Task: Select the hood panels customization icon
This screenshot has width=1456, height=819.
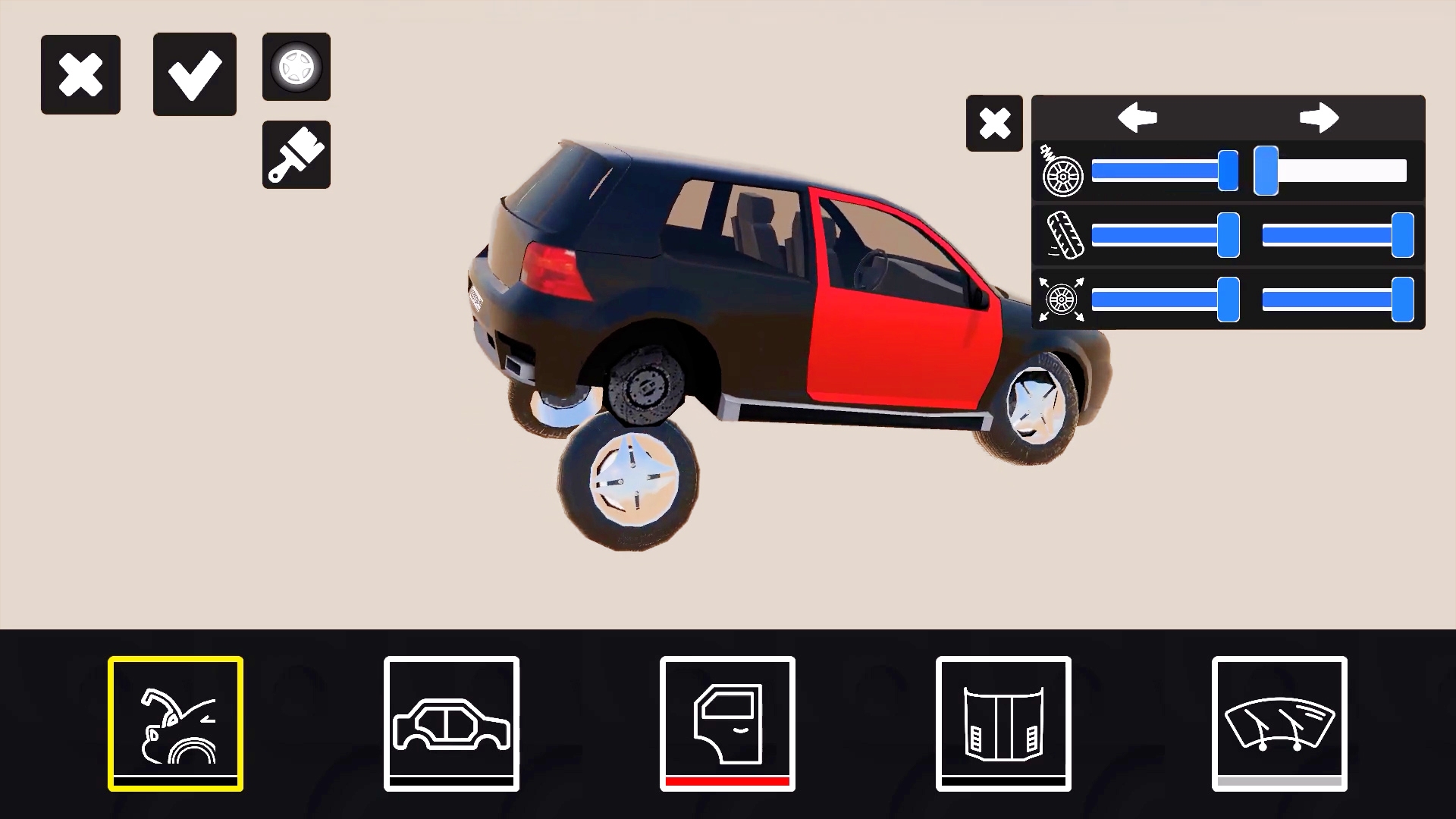Action: pos(1003,723)
